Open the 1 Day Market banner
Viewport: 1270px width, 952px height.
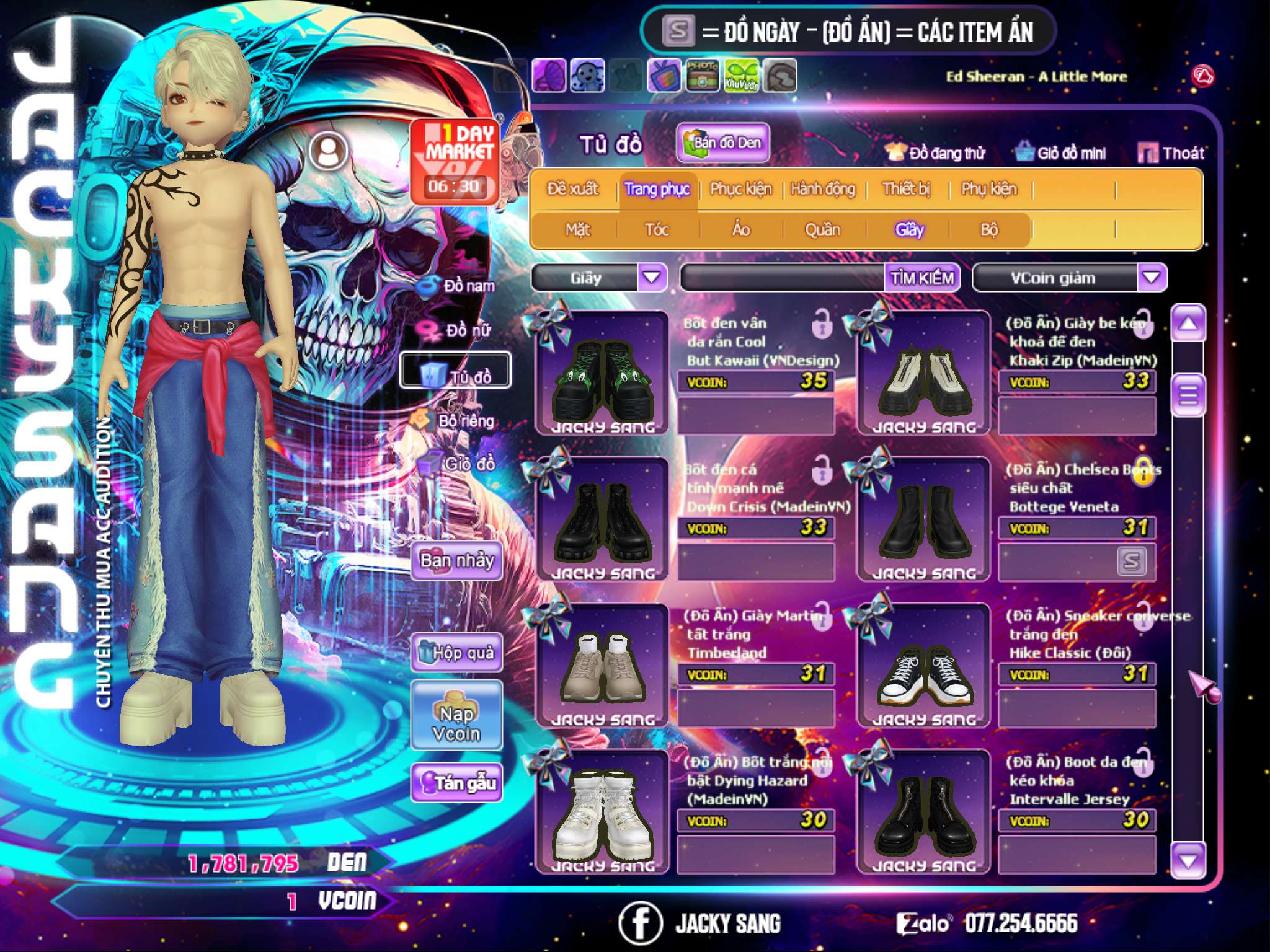[x=455, y=160]
